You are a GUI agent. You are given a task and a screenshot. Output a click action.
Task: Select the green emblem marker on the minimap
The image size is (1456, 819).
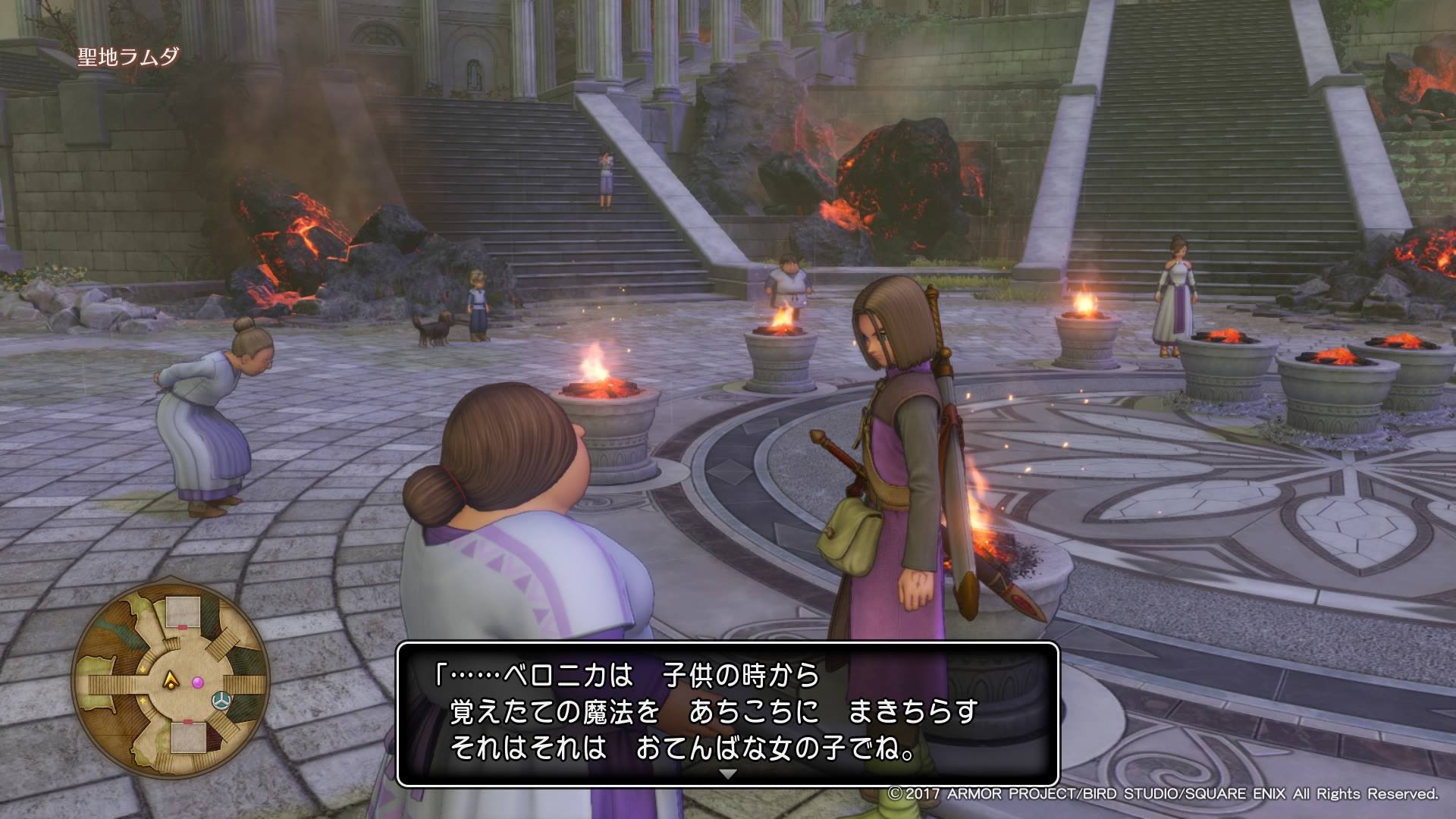point(221,699)
